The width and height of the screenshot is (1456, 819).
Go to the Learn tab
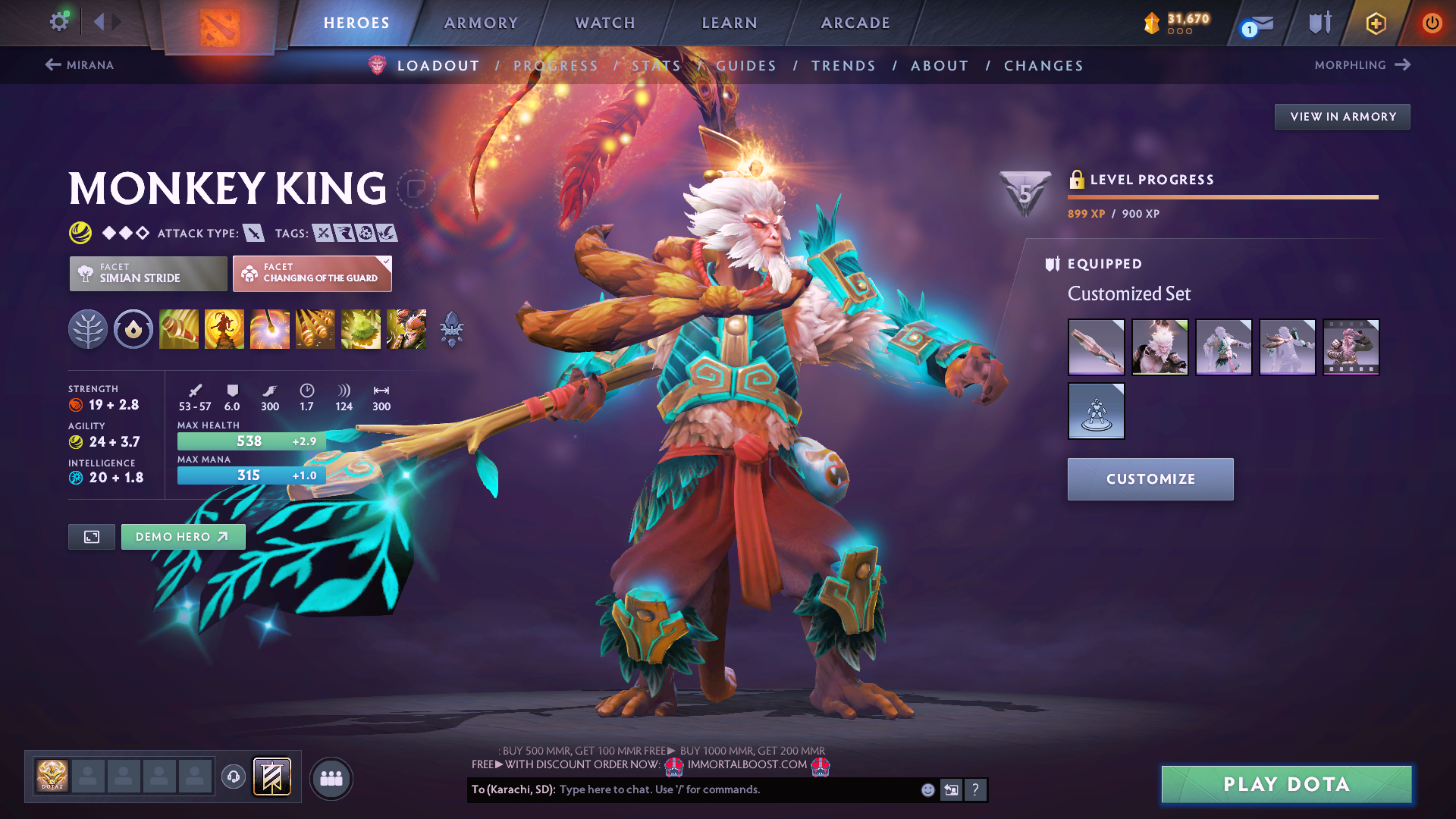(x=730, y=23)
